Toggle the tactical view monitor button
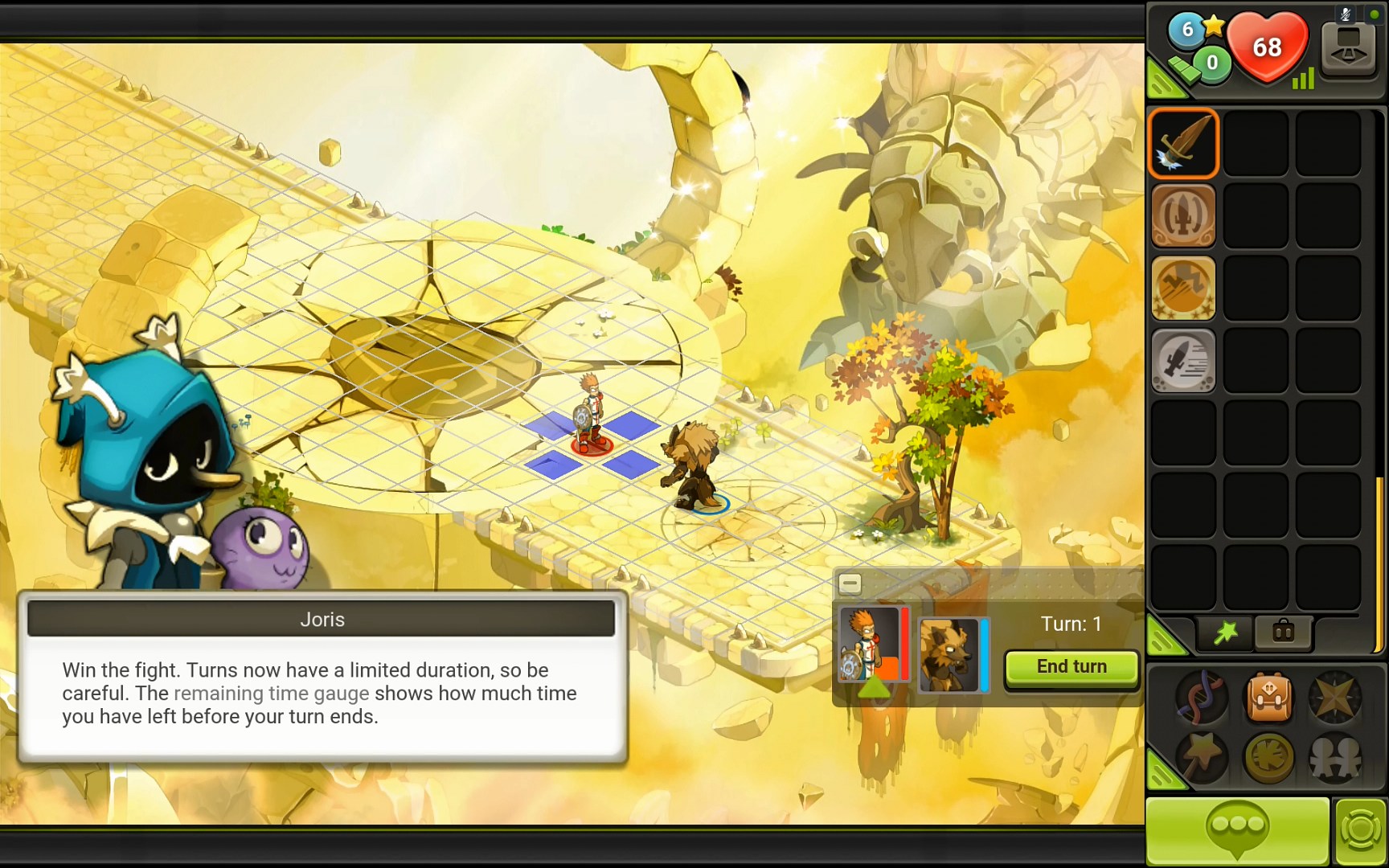 pyautogui.click(x=1349, y=48)
